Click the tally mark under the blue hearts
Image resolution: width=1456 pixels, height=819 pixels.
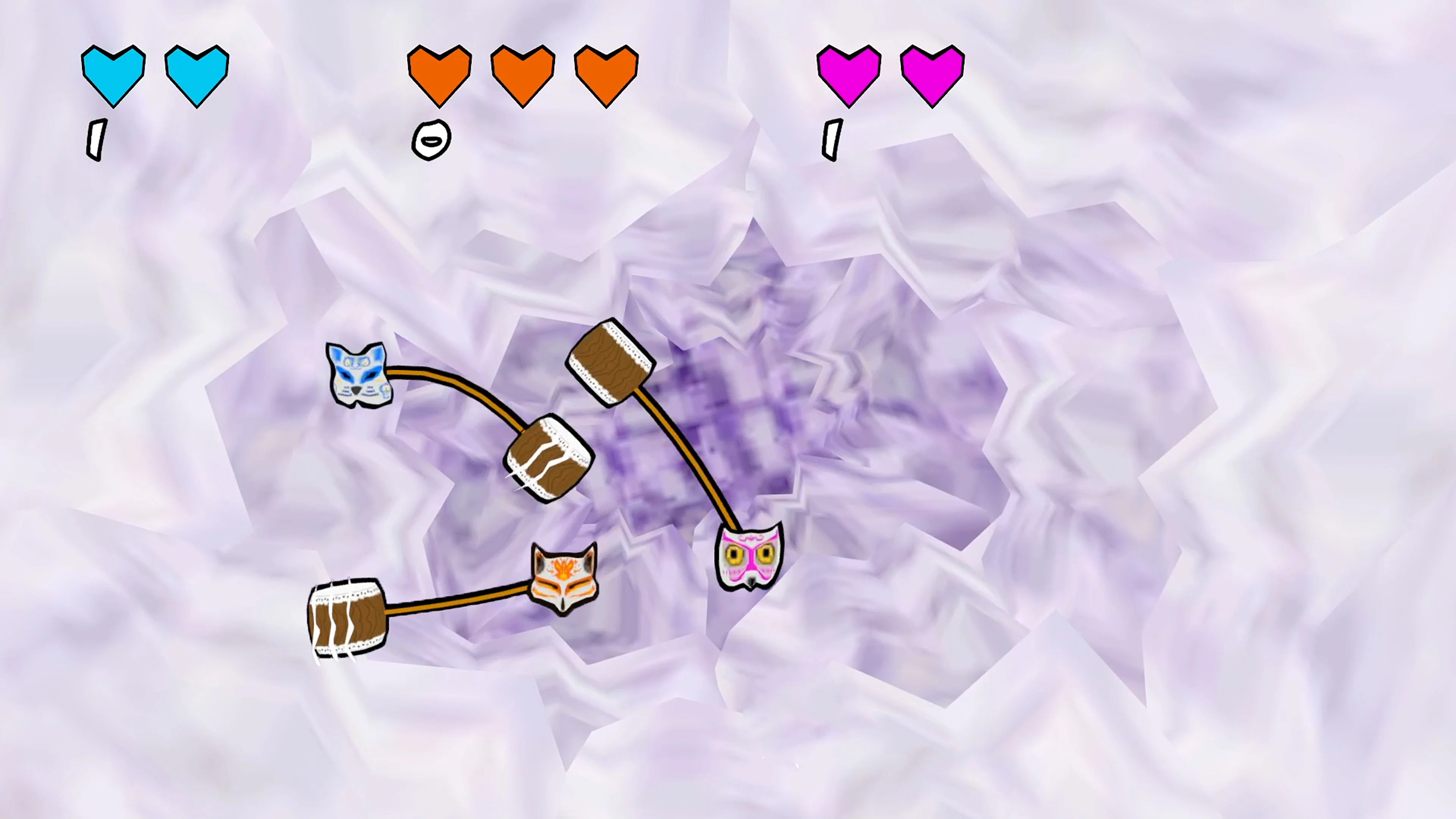point(96,138)
